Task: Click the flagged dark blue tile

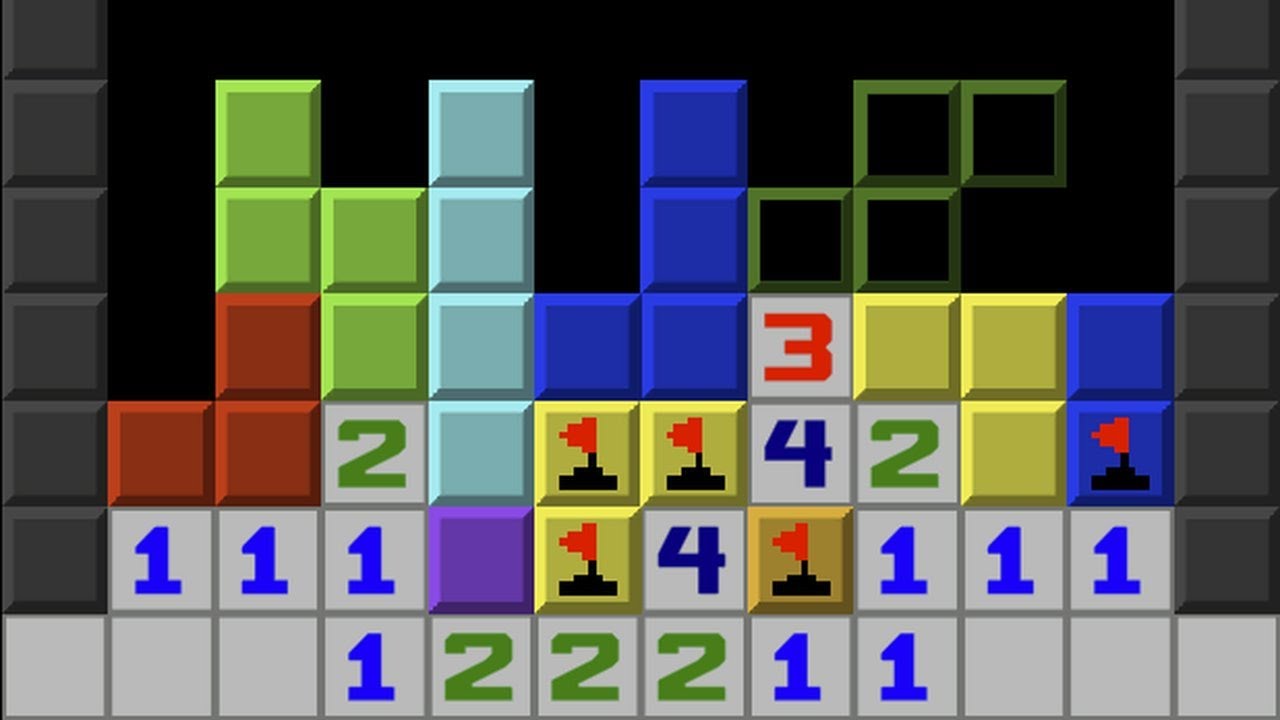Action: [1119, 453]
